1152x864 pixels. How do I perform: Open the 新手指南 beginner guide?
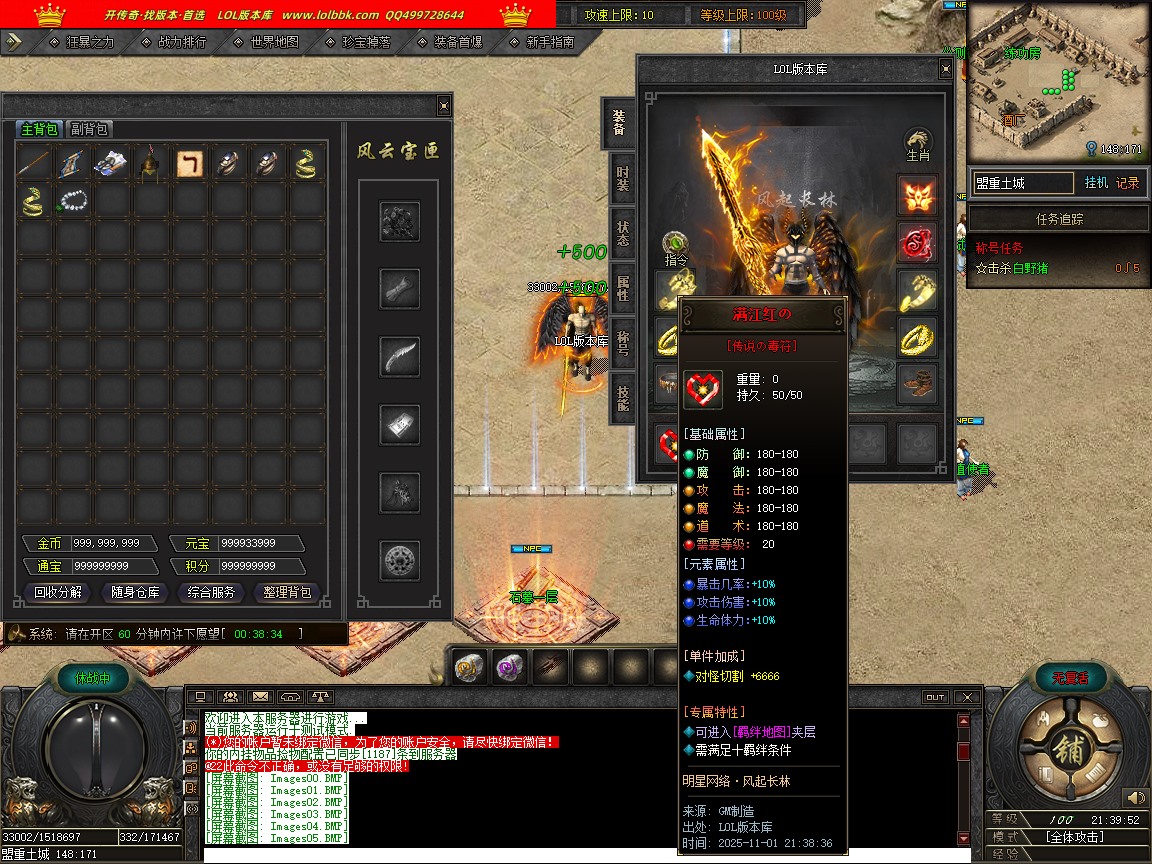pos(550,42)
